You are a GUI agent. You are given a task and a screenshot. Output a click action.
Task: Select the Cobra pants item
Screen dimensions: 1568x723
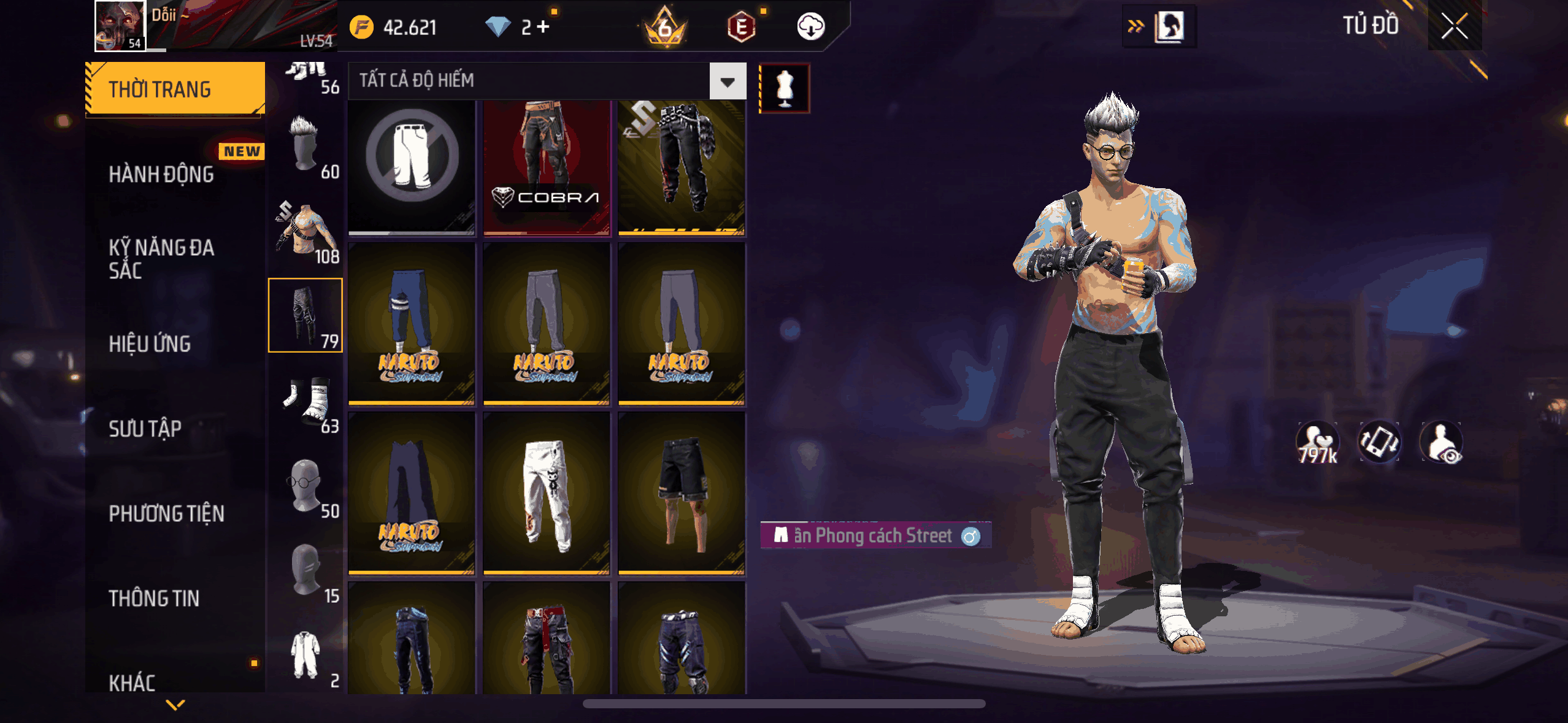pos(546,167)
